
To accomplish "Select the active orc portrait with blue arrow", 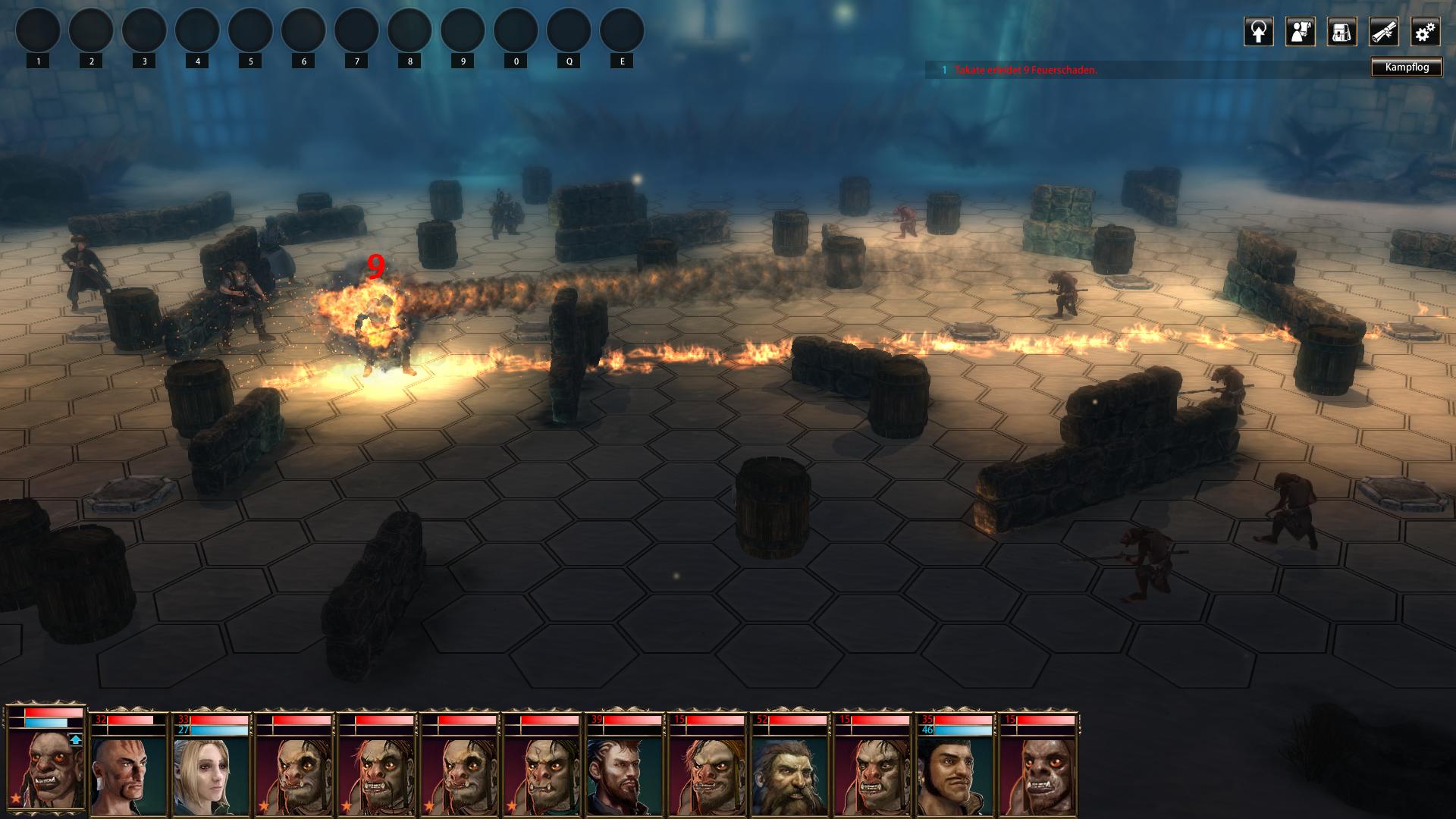I will pyautogui.click(x=45, y=766).
